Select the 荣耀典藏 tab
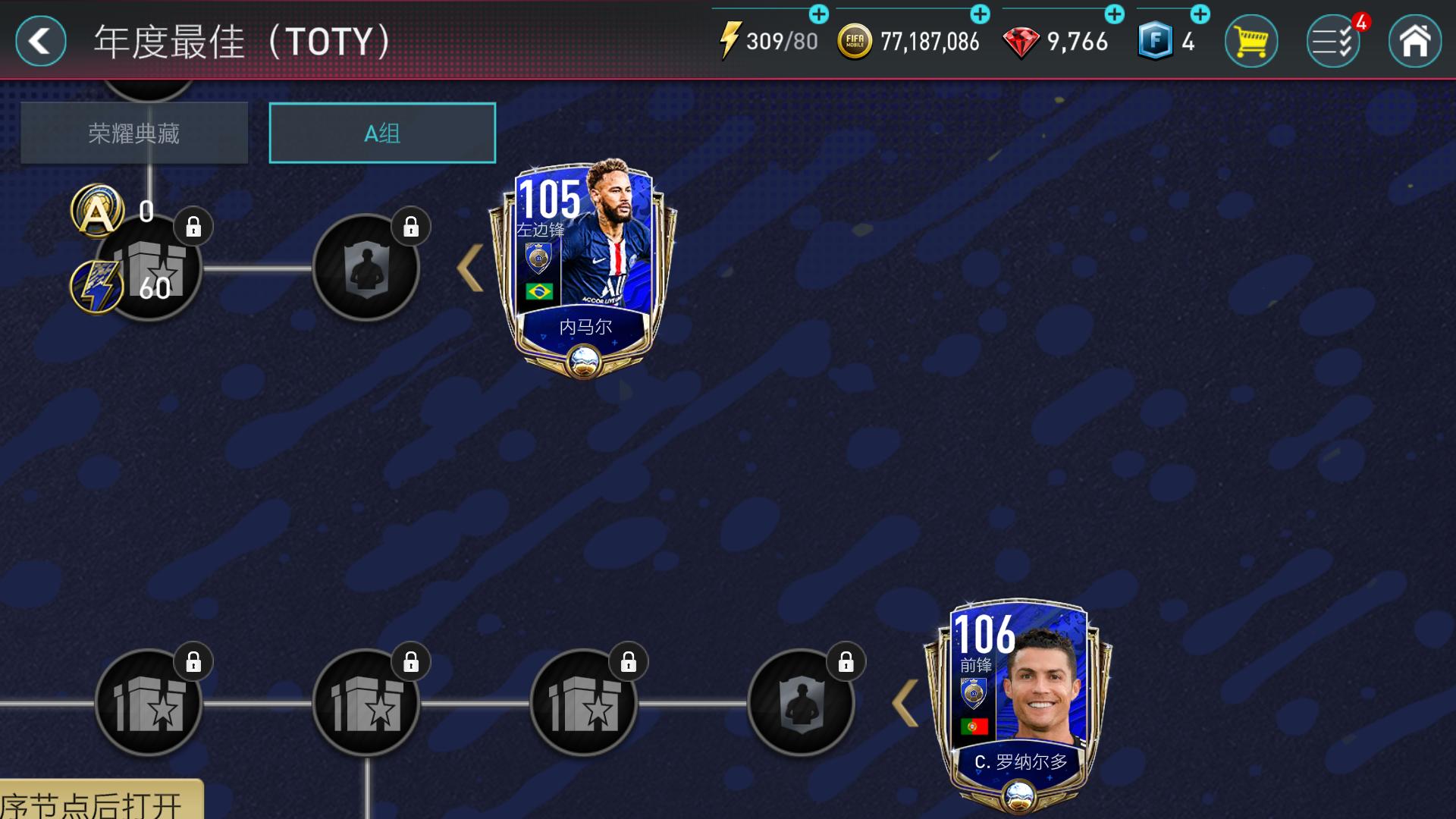Viewport: 1456px width, 819px height. tap(134, 132)
